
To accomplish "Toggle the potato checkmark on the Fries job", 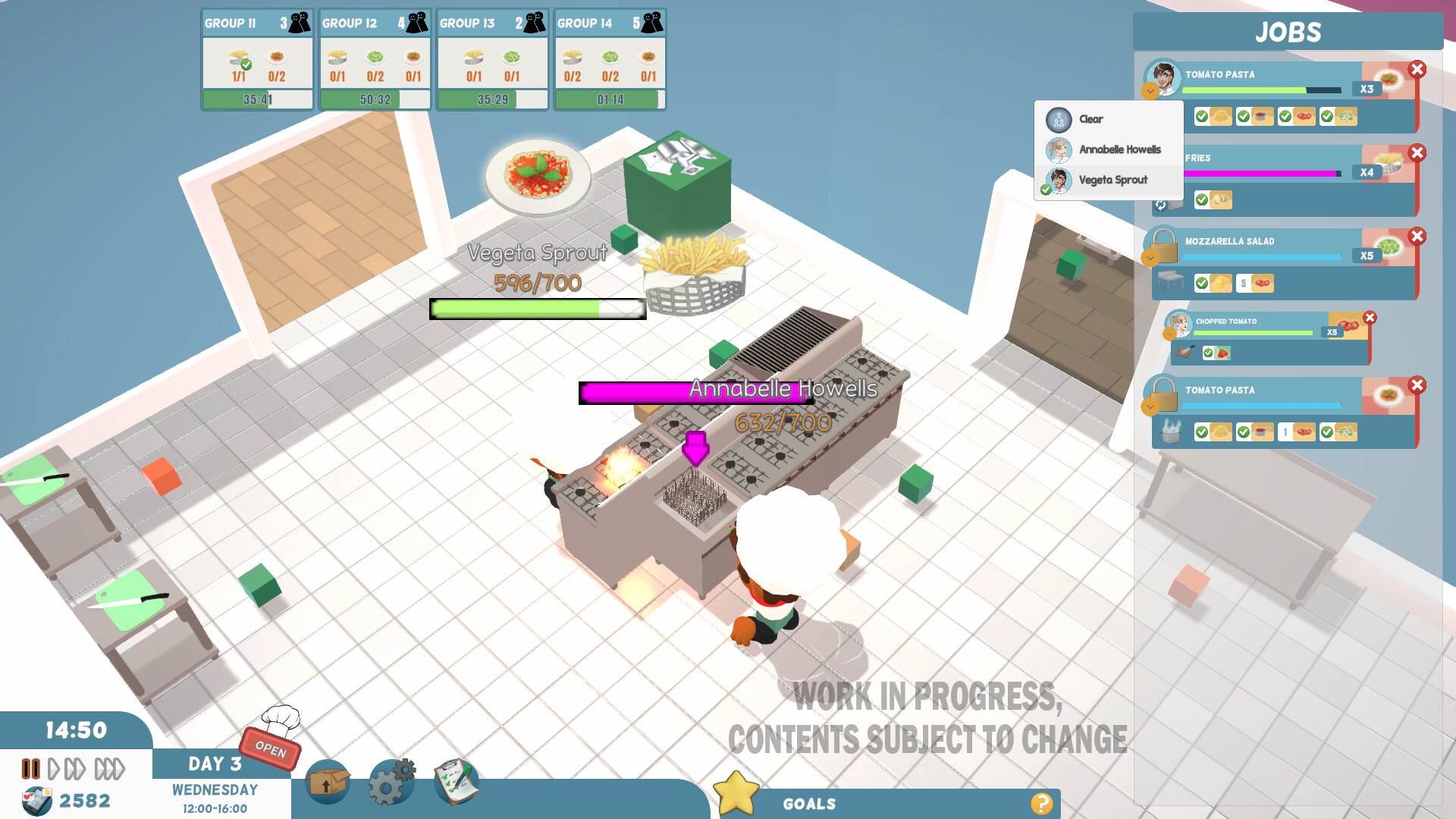I will (x=1202, y=199).
